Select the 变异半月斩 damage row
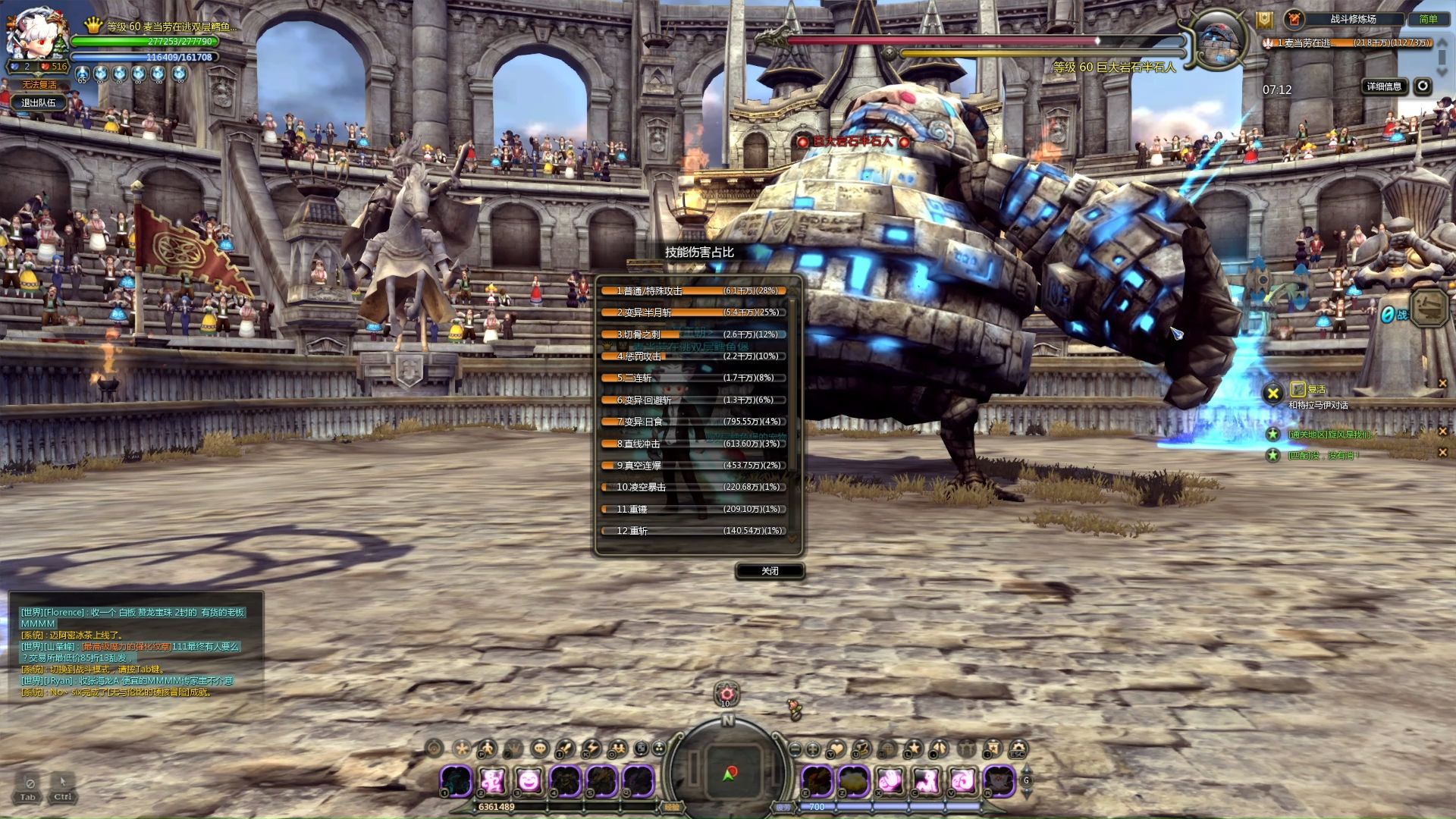 click(x=694, y=312)
